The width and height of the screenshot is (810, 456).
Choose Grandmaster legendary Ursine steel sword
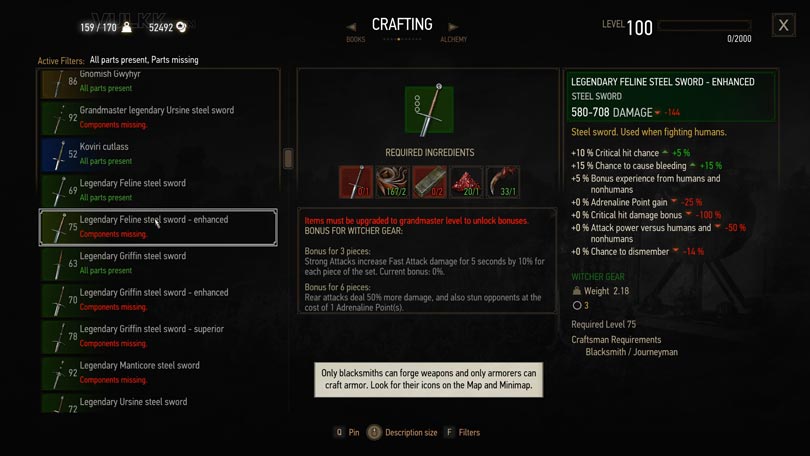[x=158, y=117]
